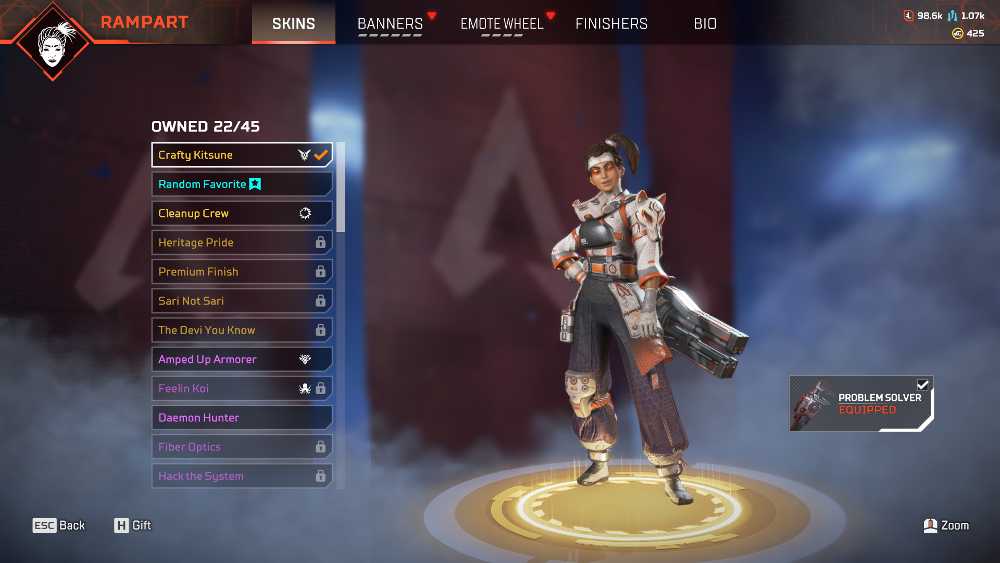
Task: Switch to the Skins tab
Action: pyautogui.click(x=293, y=23)
